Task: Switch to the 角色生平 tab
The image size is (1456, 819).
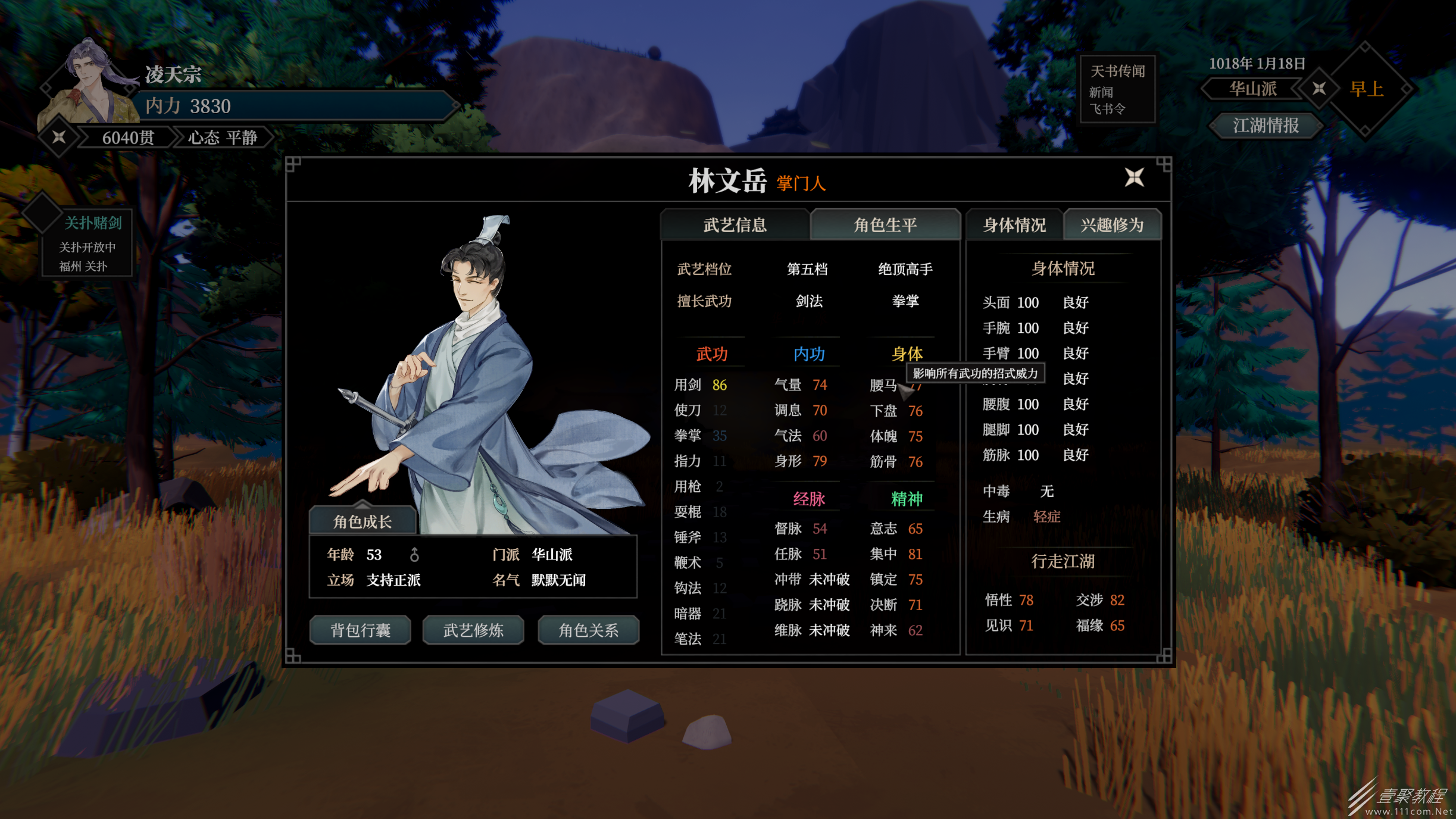Action: click(x=886, y=225)
